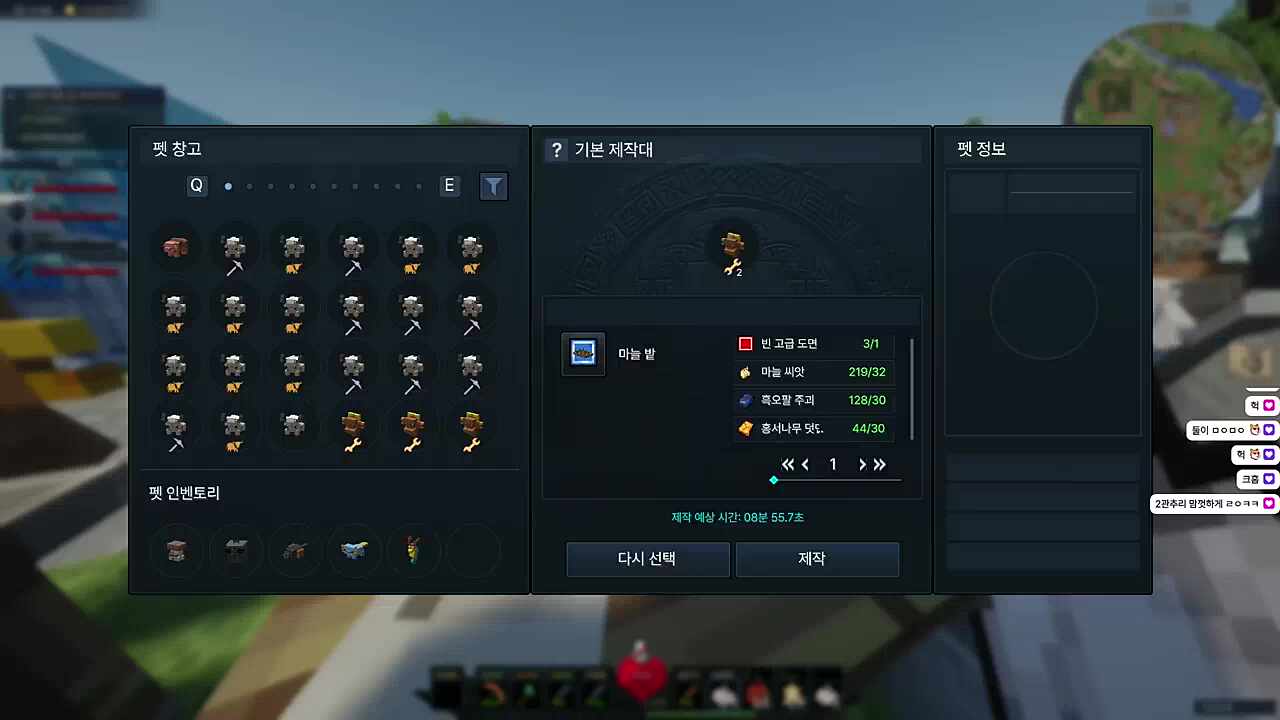Image resolution: width=1280 pixels, height=720 pixels.
Task: Select the brown pig pet in first slot
Action: click(175, 248)
